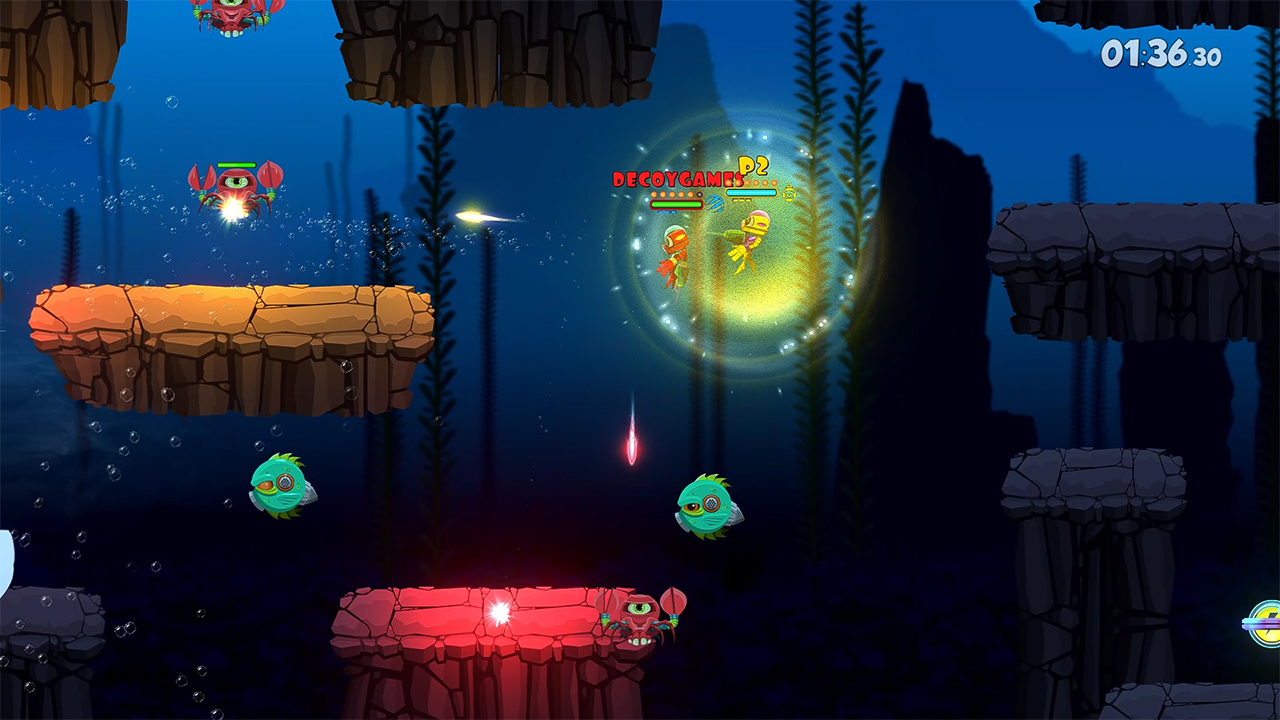Toggle the darkened ammo dot on DECOYGAMES meter
The image size is (1280, 720).
[x=700, y=194]
